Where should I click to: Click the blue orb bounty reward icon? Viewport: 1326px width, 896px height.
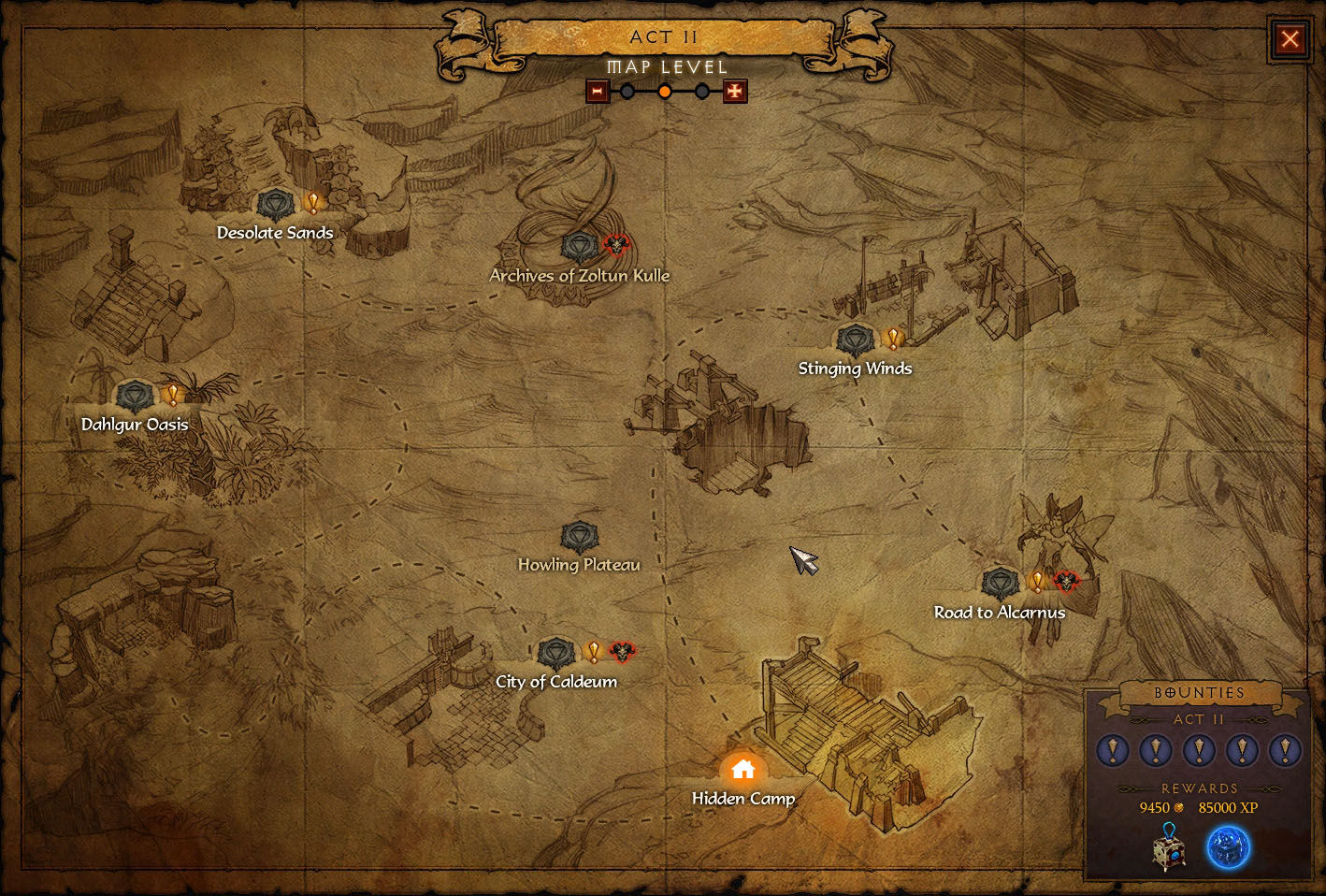[x=1228, y=847]
